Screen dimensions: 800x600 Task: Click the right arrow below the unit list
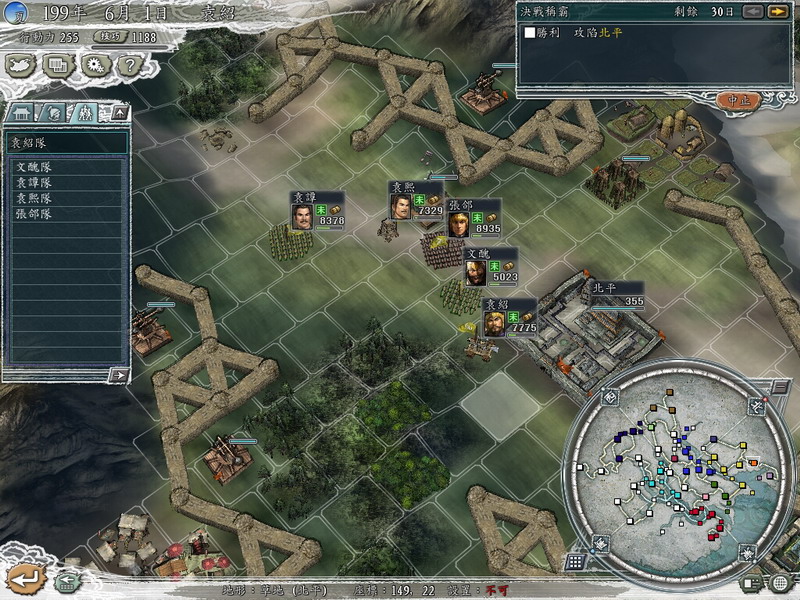[118, 375]
